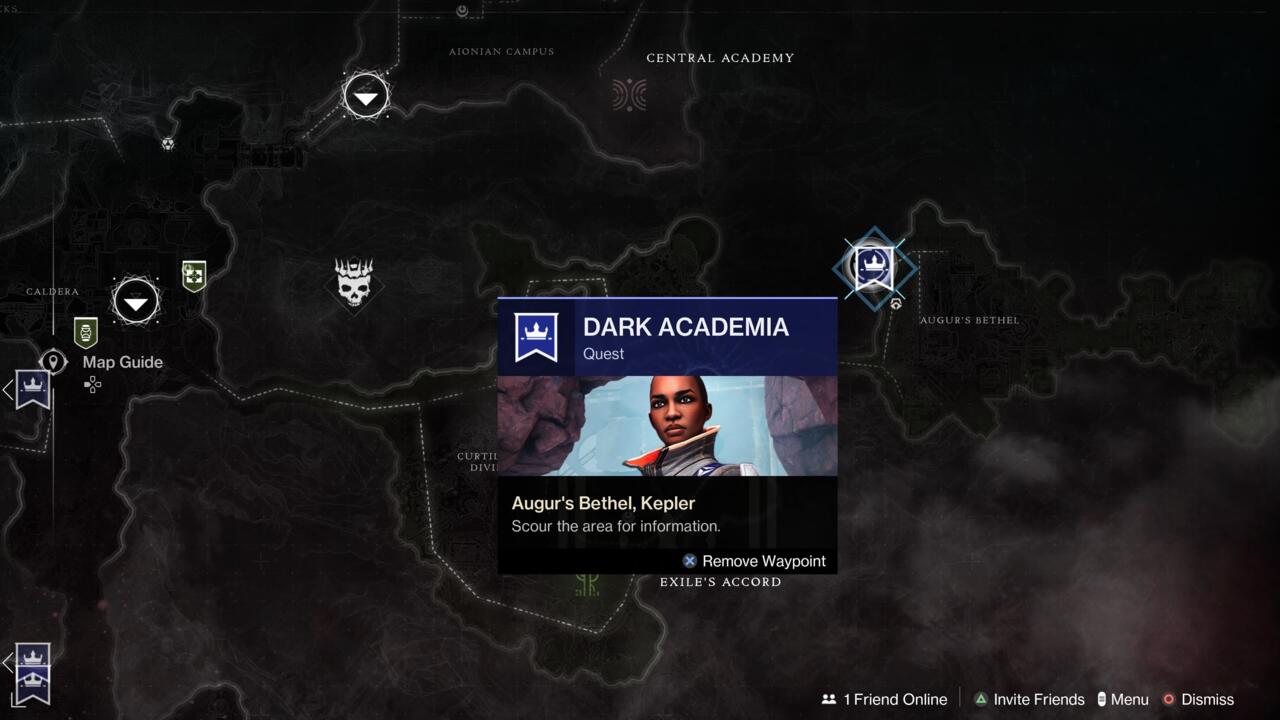
Task: Open the 1 Friend Online roster
Action: [884, 699]
